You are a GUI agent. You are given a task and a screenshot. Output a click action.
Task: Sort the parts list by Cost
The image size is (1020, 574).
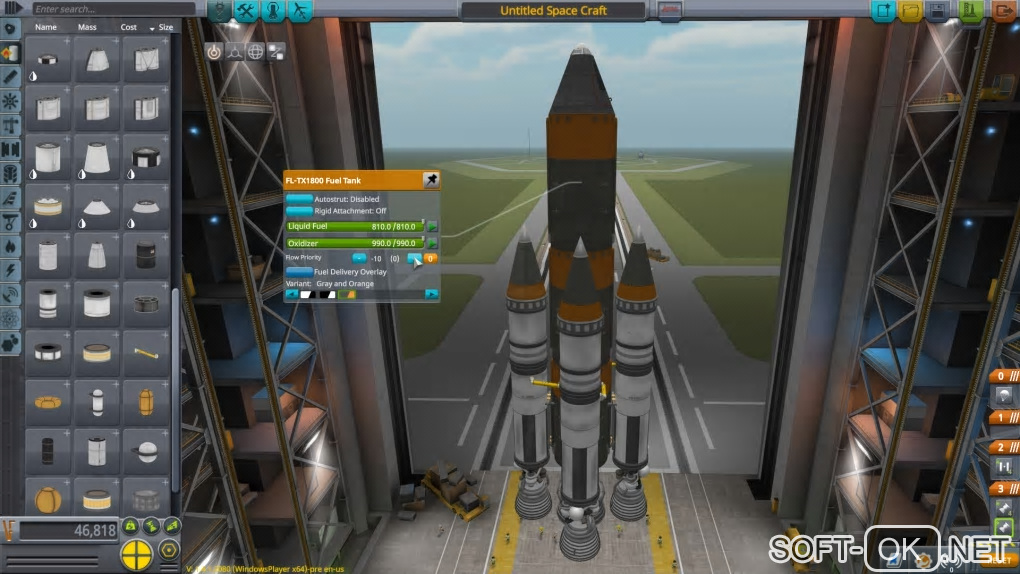[129, 27]
